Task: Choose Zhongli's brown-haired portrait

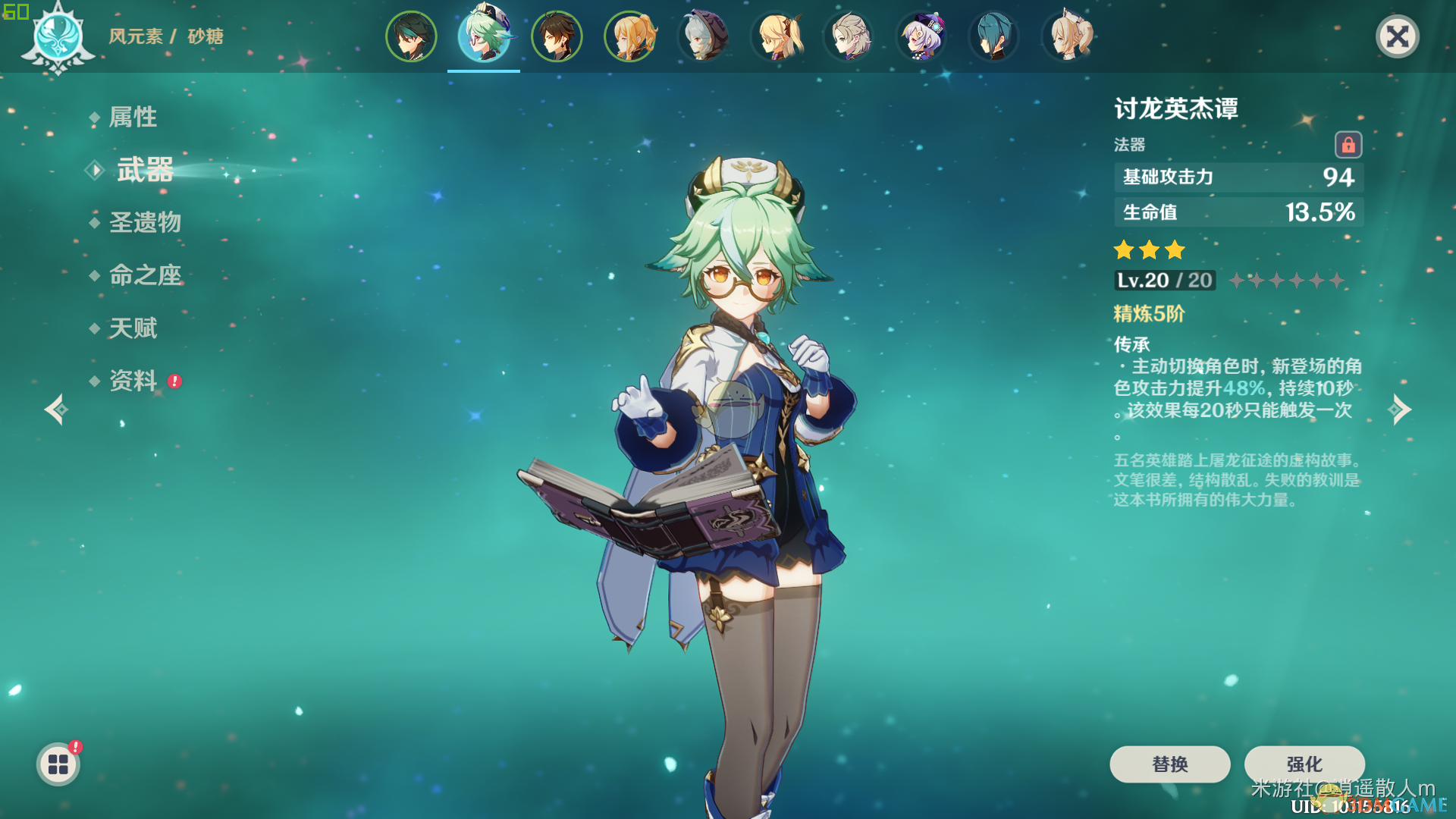Action: [x=557, y=36]
